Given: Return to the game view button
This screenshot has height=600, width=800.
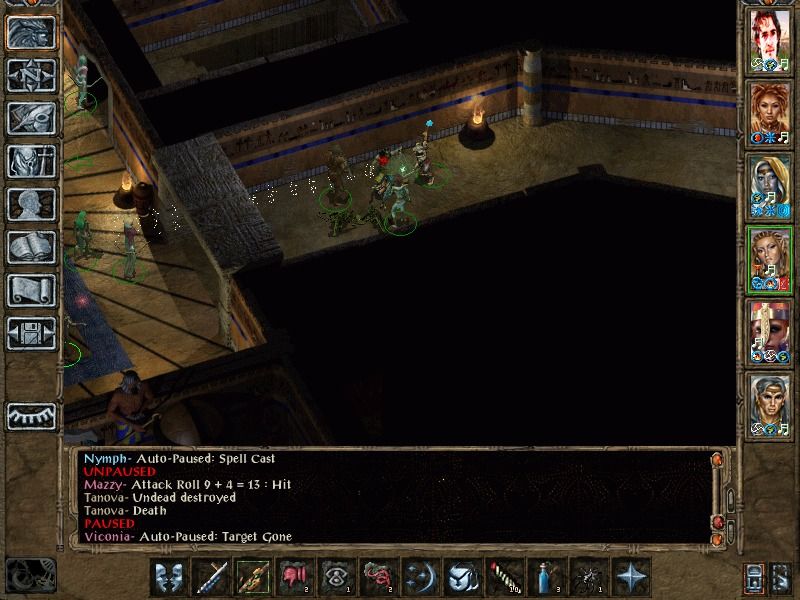Looking at the screenshot, I should tap(31, 33).
